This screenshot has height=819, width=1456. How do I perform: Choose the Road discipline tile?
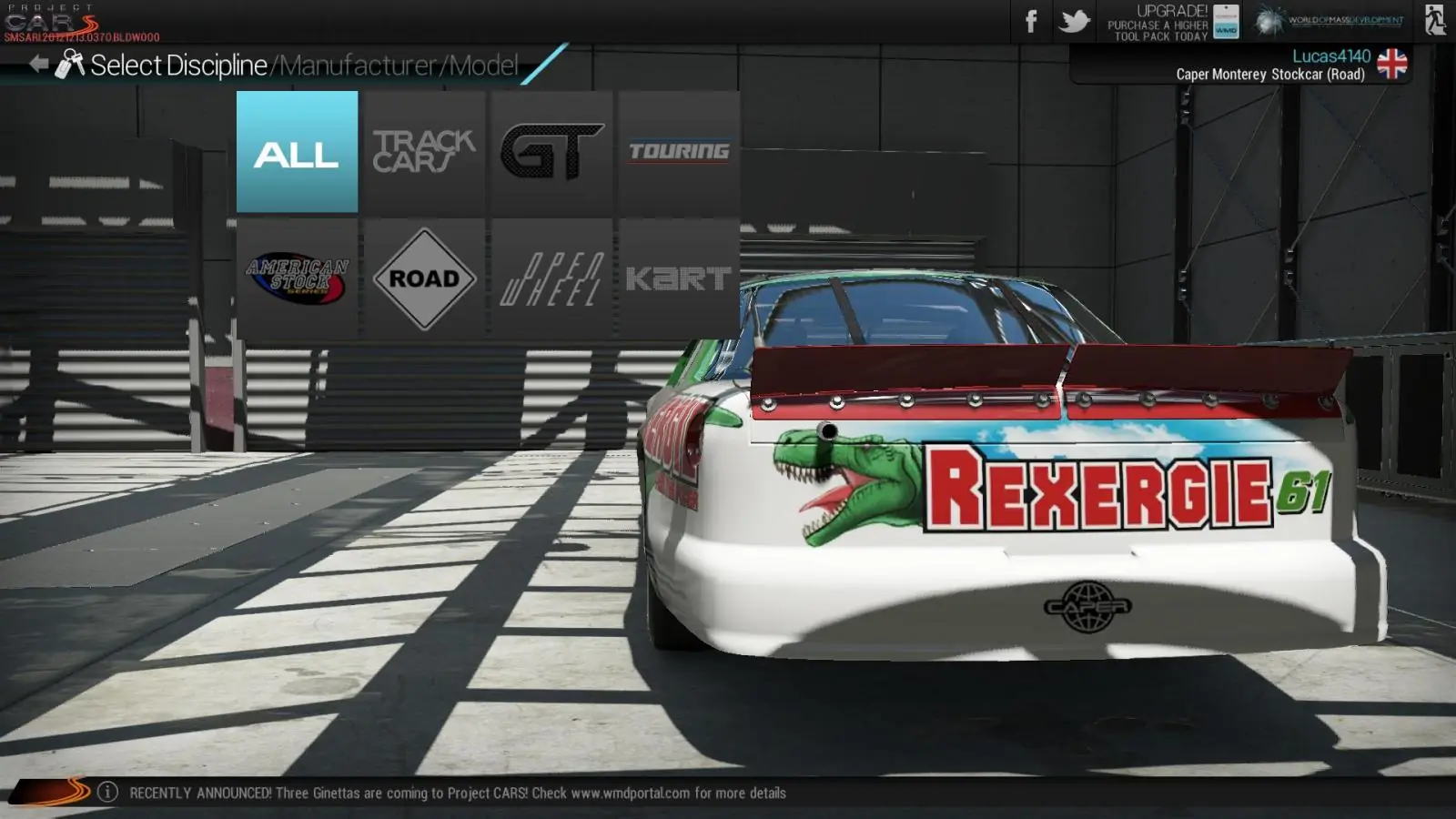pyautogui.click(x=424, y=278)
